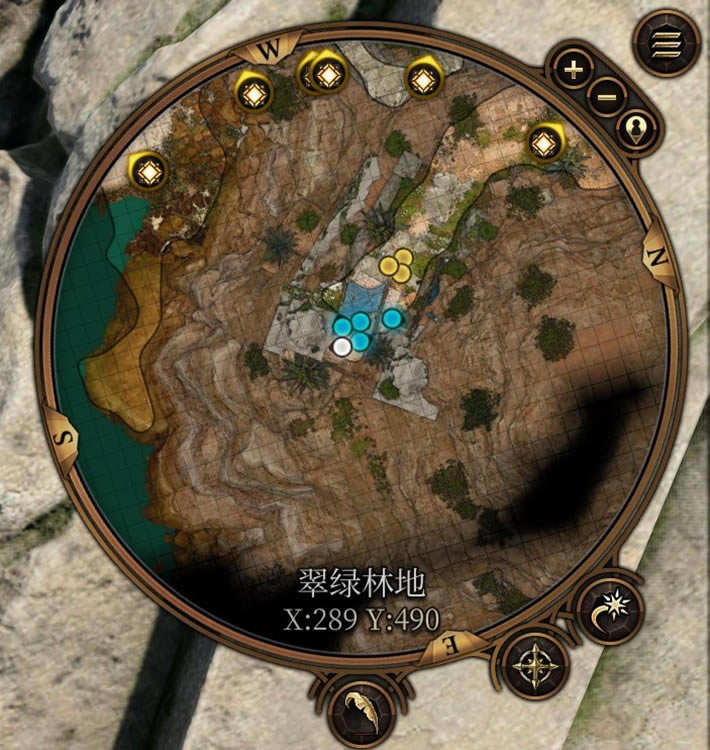Choose the waypoint marker nearest the W compass label
Viewport: 710px width, 750px height.
(254, 93)
